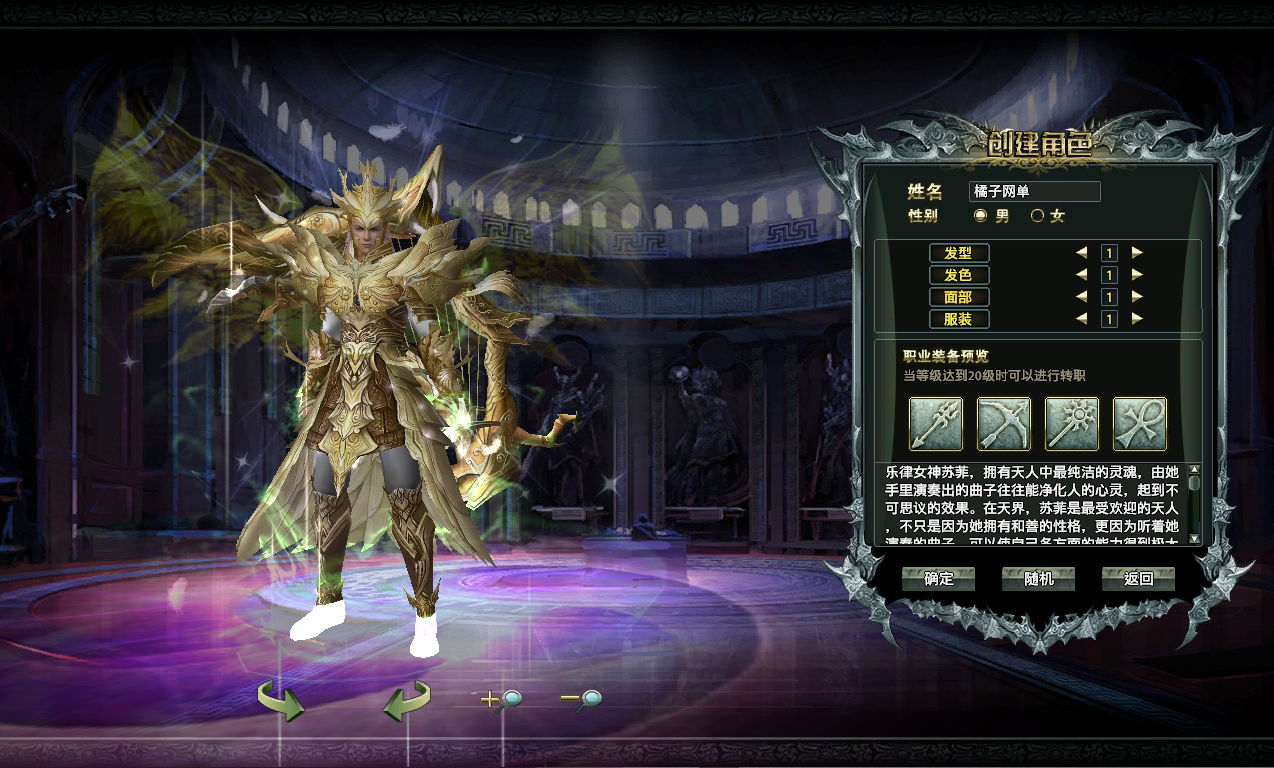Zoom in on character with plus magnifier

502,700
